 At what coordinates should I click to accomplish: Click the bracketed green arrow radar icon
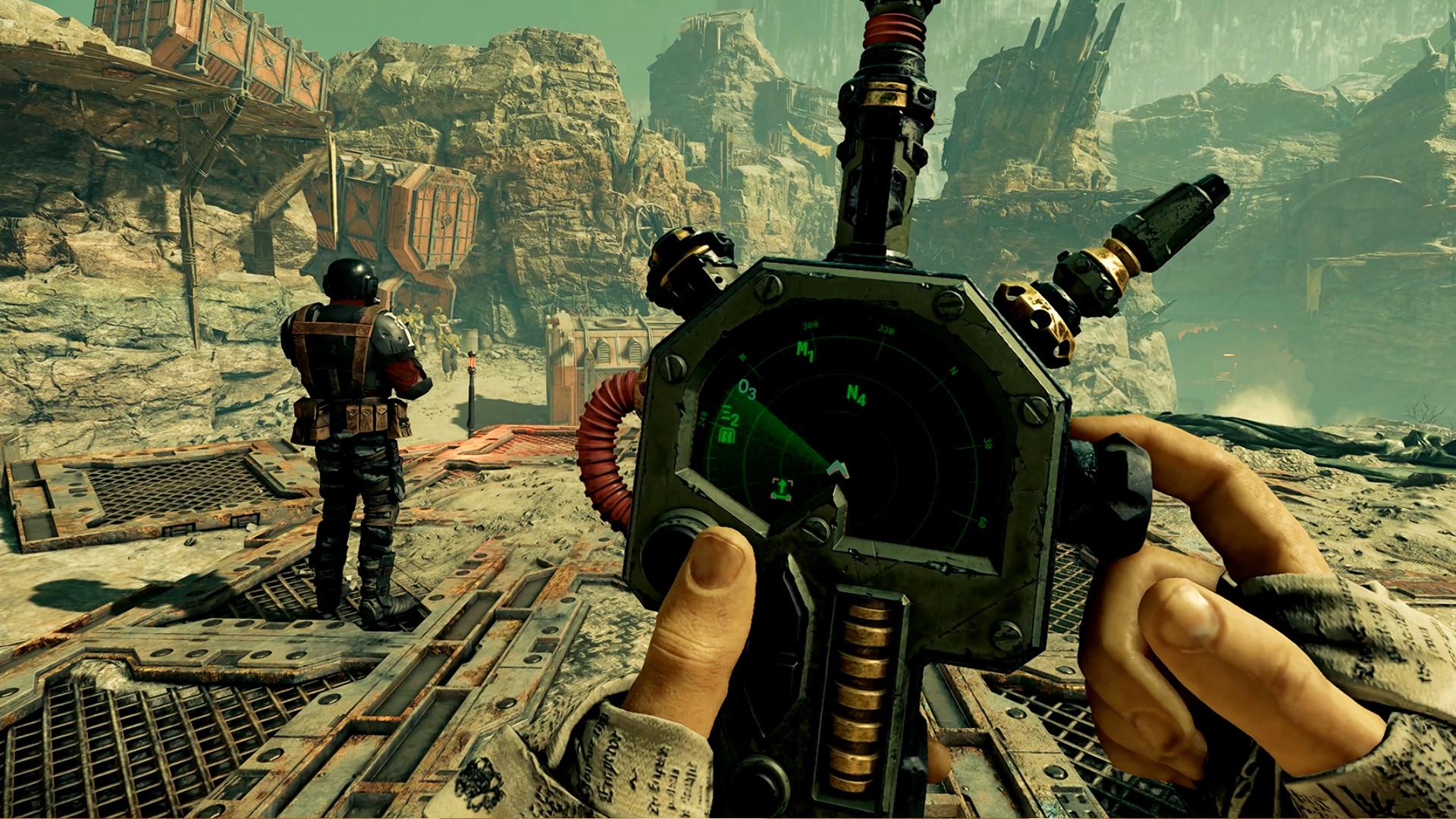(x=779, y=488)
